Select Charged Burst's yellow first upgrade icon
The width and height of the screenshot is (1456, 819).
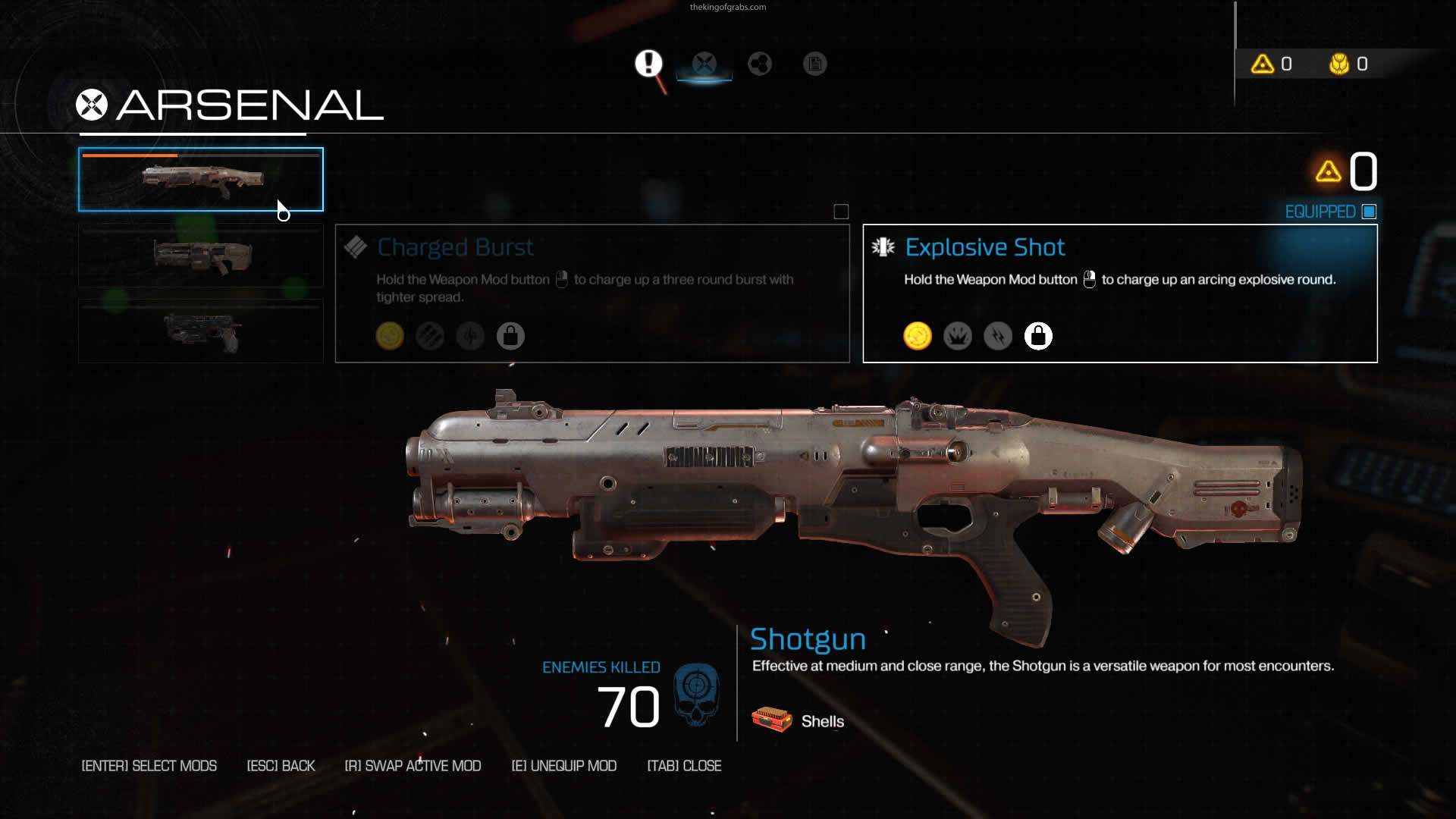(x=390, y=336)
